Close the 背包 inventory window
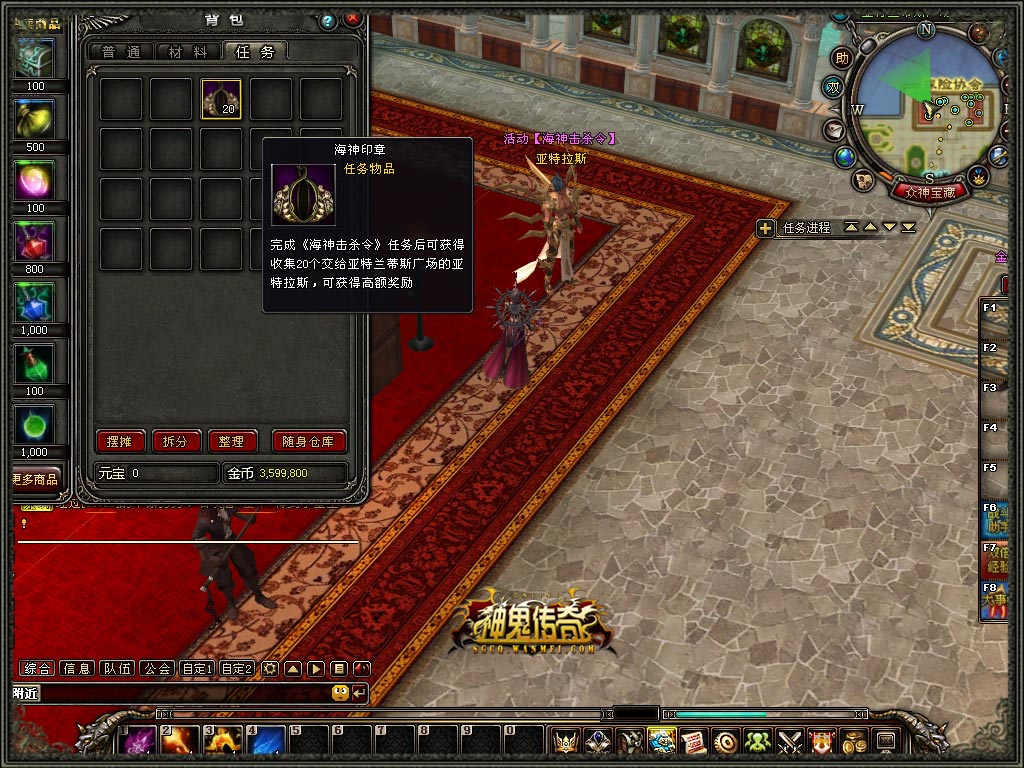 click(x=353, y=19)
